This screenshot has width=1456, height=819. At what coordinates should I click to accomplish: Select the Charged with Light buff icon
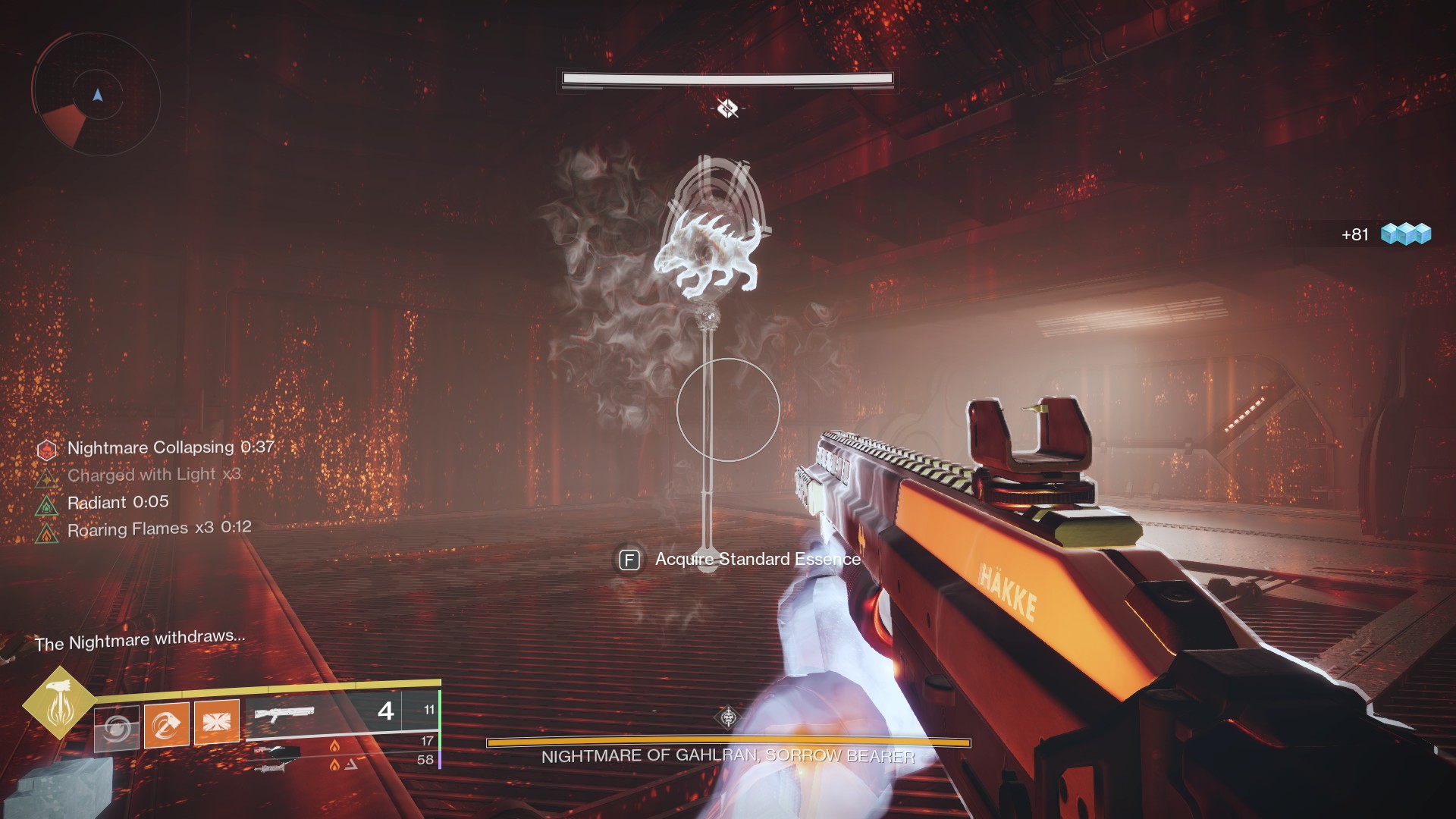coord(47,477)
